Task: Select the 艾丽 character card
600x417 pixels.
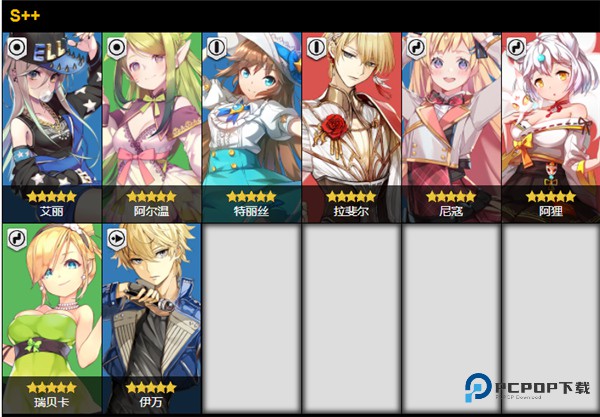Action: [52, 126]
